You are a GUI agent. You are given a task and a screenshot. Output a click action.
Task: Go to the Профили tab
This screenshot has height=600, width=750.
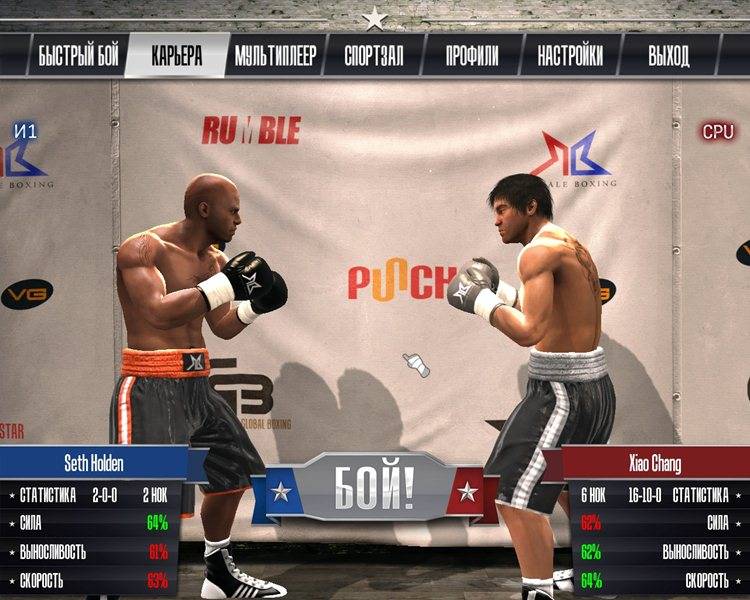[472, 56]
